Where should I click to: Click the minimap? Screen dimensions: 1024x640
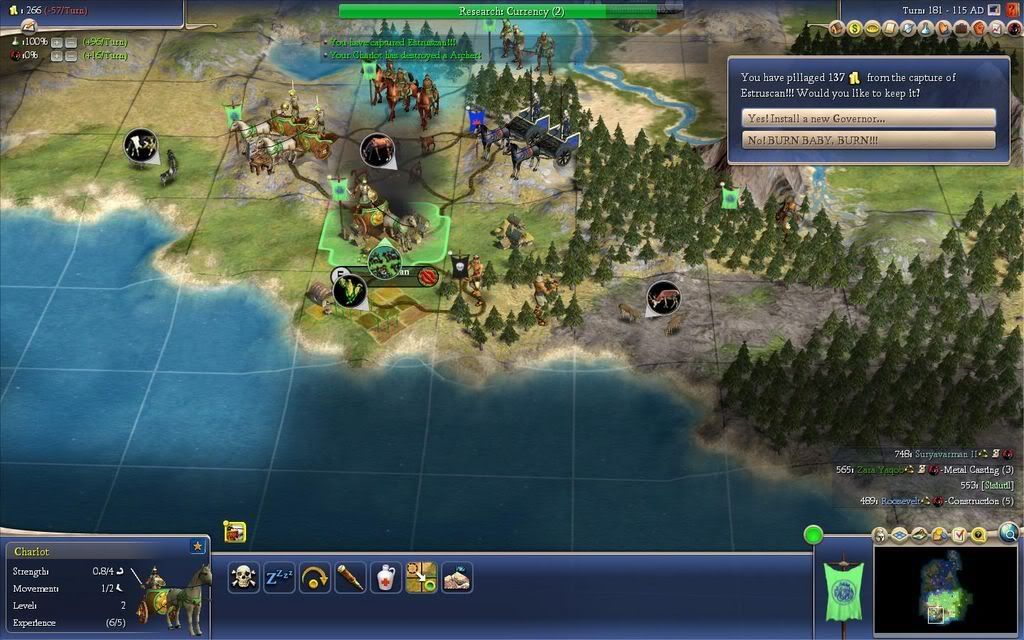pyautogui.click(x=945, y=590)
